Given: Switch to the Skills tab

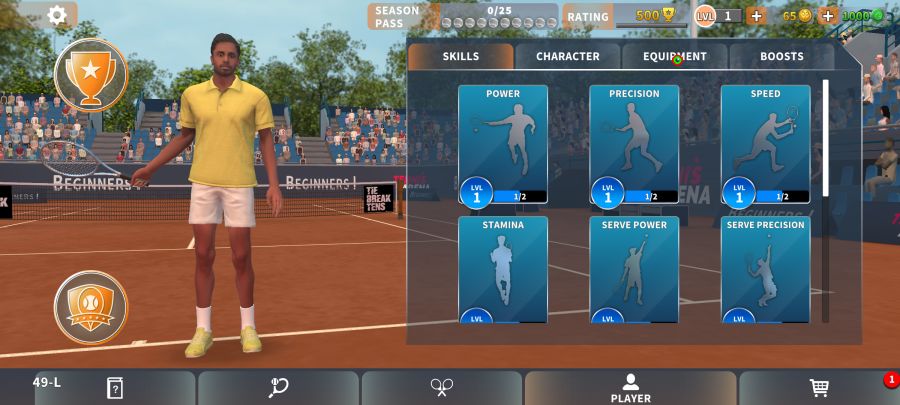Looking at the screenshot, I should tap(460, 57).
